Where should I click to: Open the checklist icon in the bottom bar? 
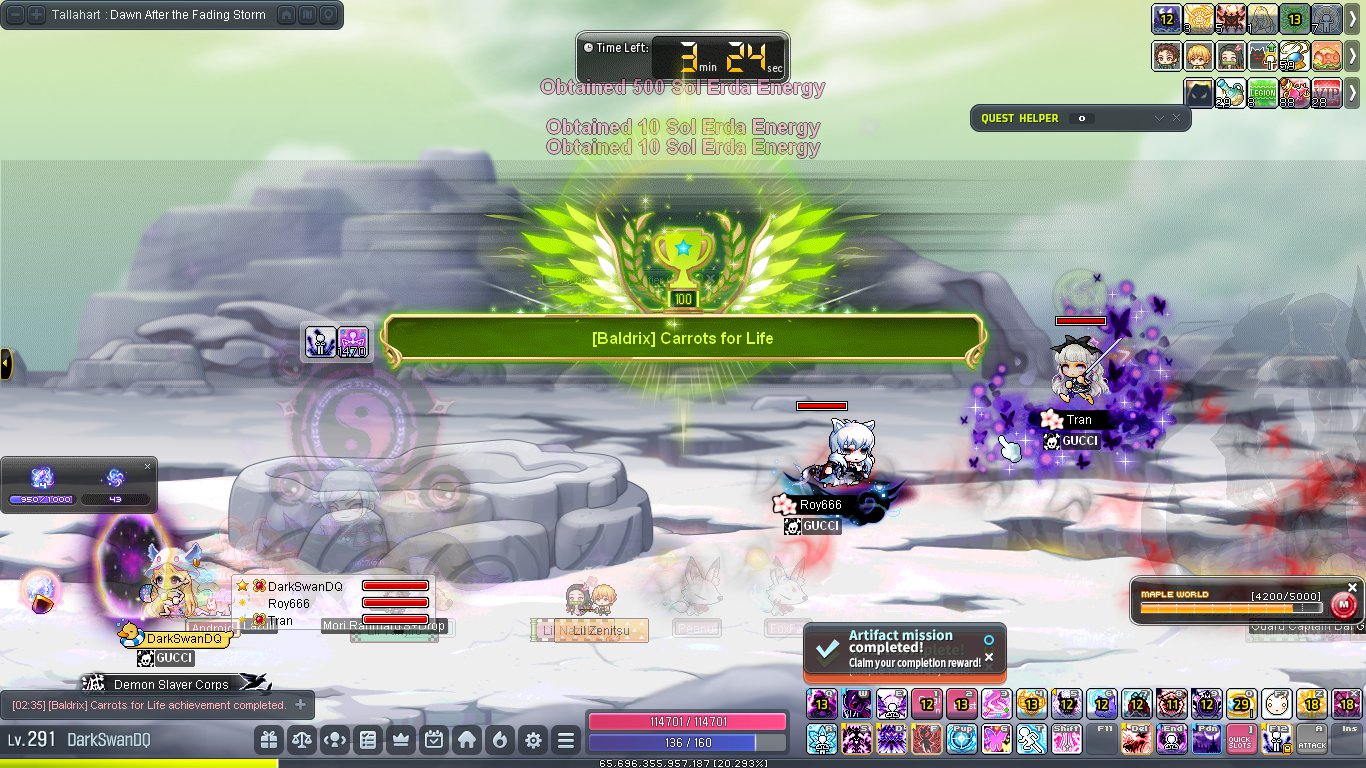368,740
